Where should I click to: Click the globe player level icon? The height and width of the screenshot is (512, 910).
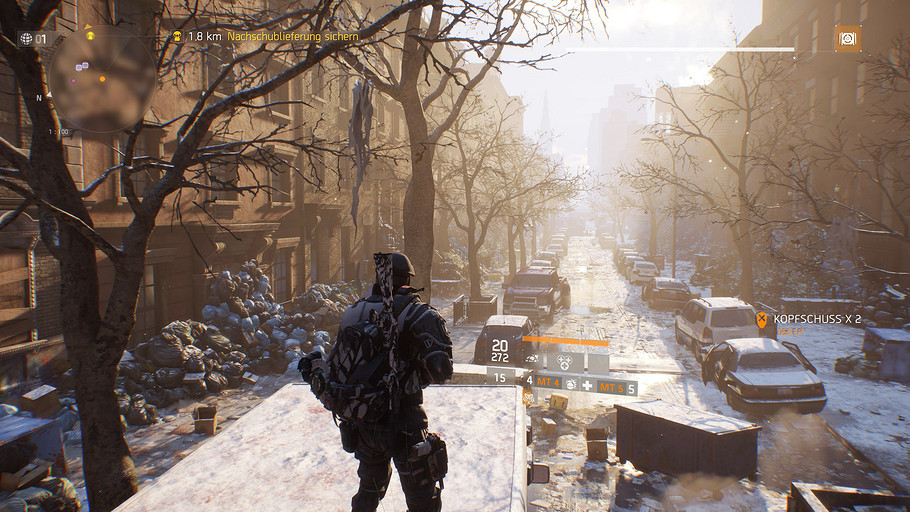click(26, 39)
